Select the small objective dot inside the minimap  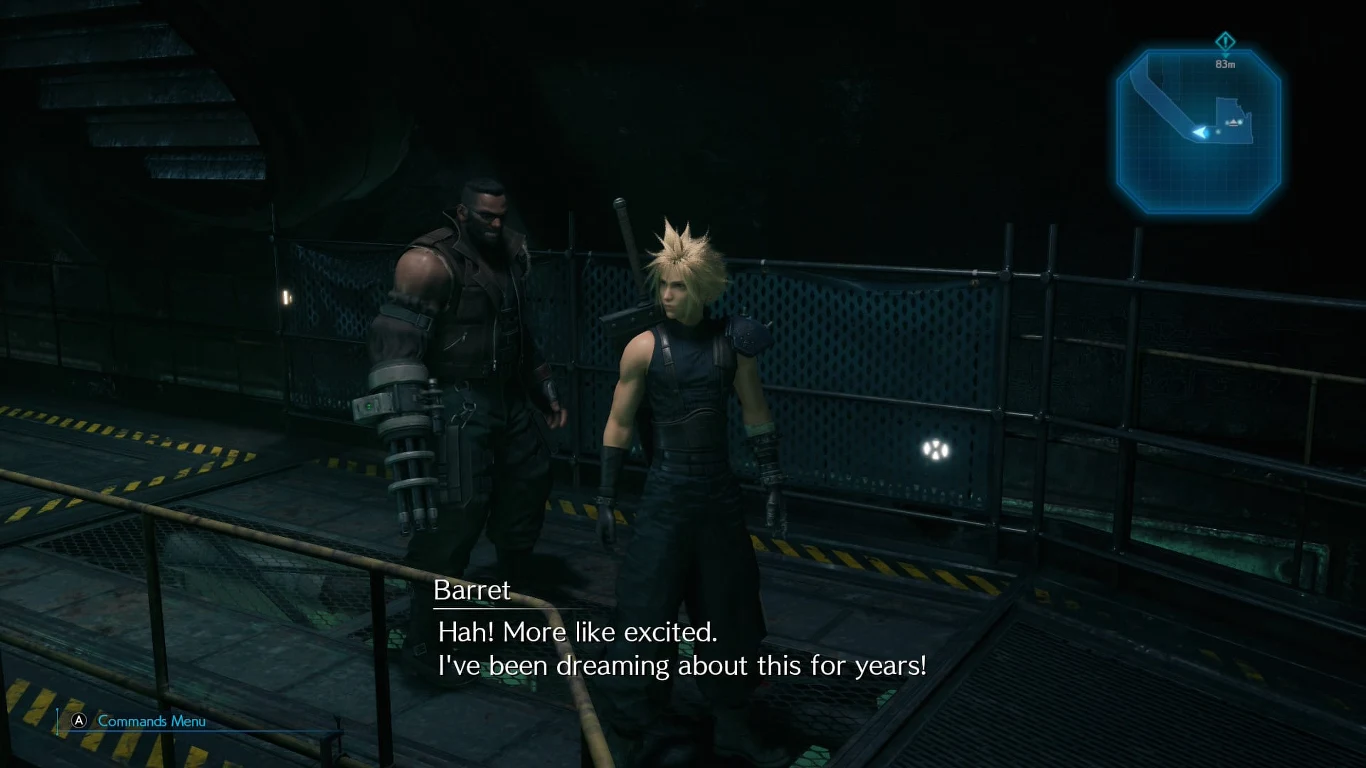click(1218, 131)
